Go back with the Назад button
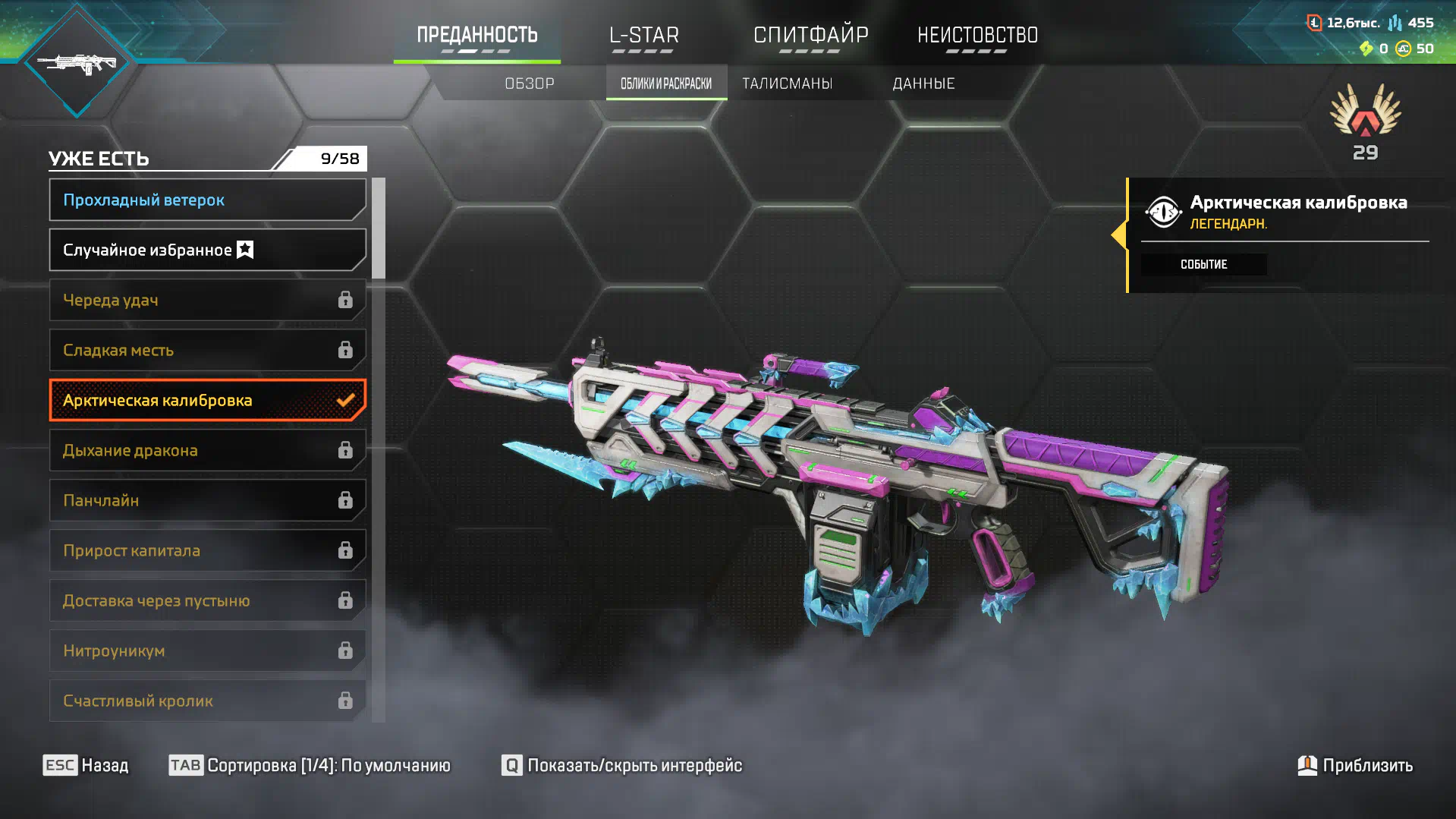The image size is (1456, 819). coord(86,765)
